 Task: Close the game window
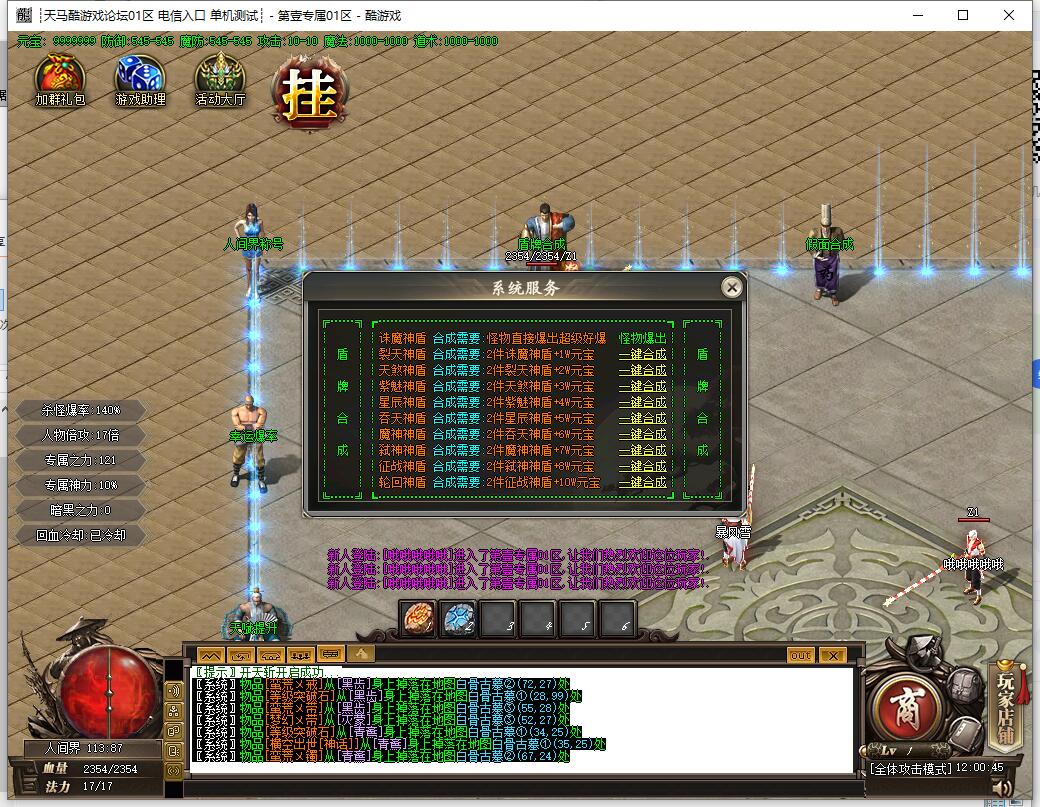(x=1009, y=15)
